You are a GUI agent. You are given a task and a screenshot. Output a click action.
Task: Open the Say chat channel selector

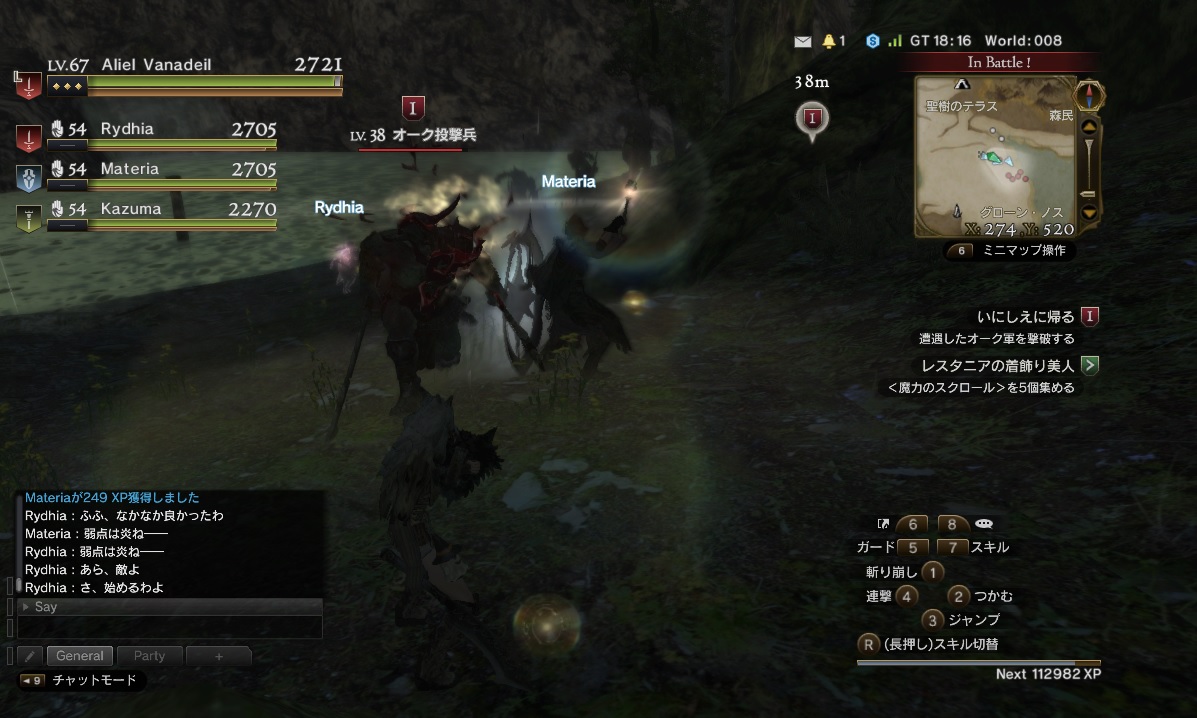(170, 607)
